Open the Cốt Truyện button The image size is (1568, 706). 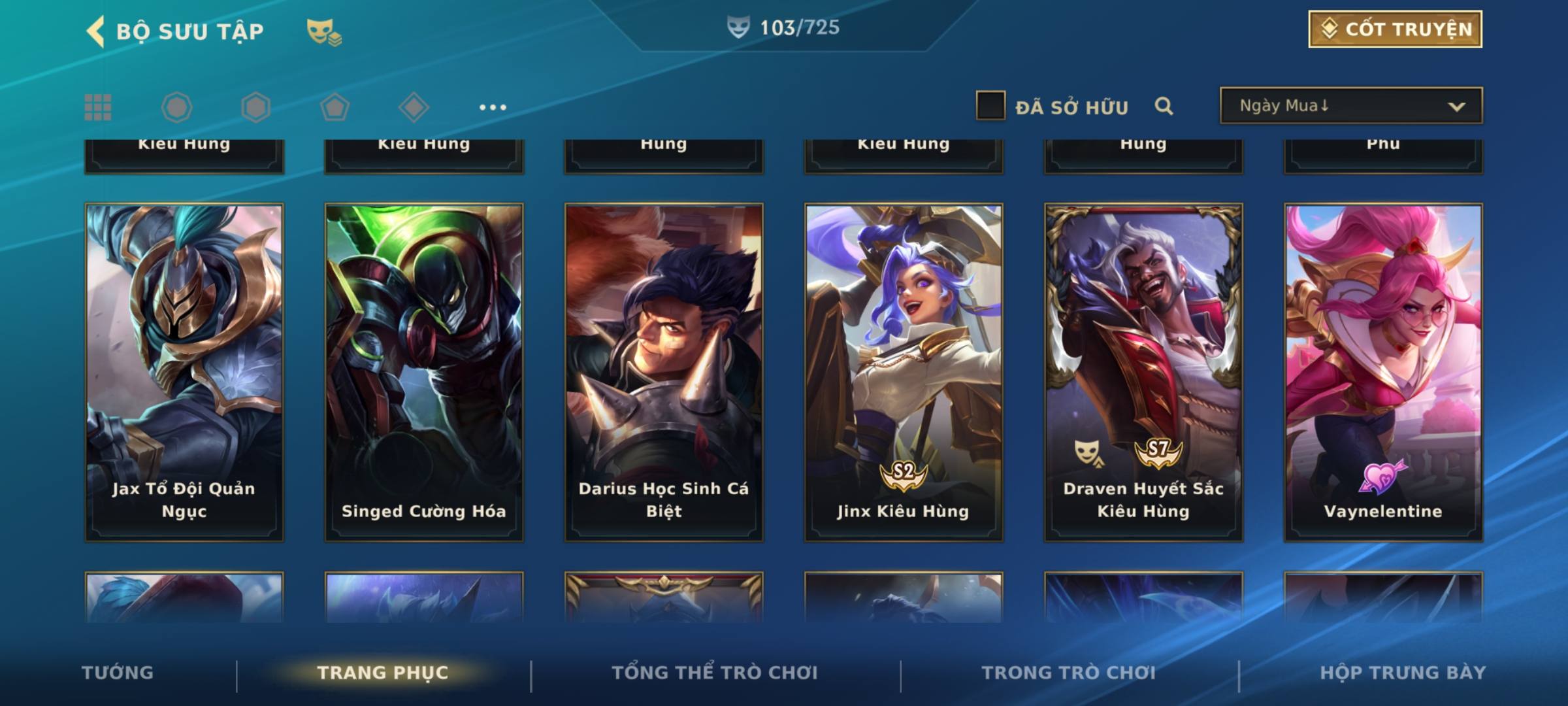[x=1395, y=29]
